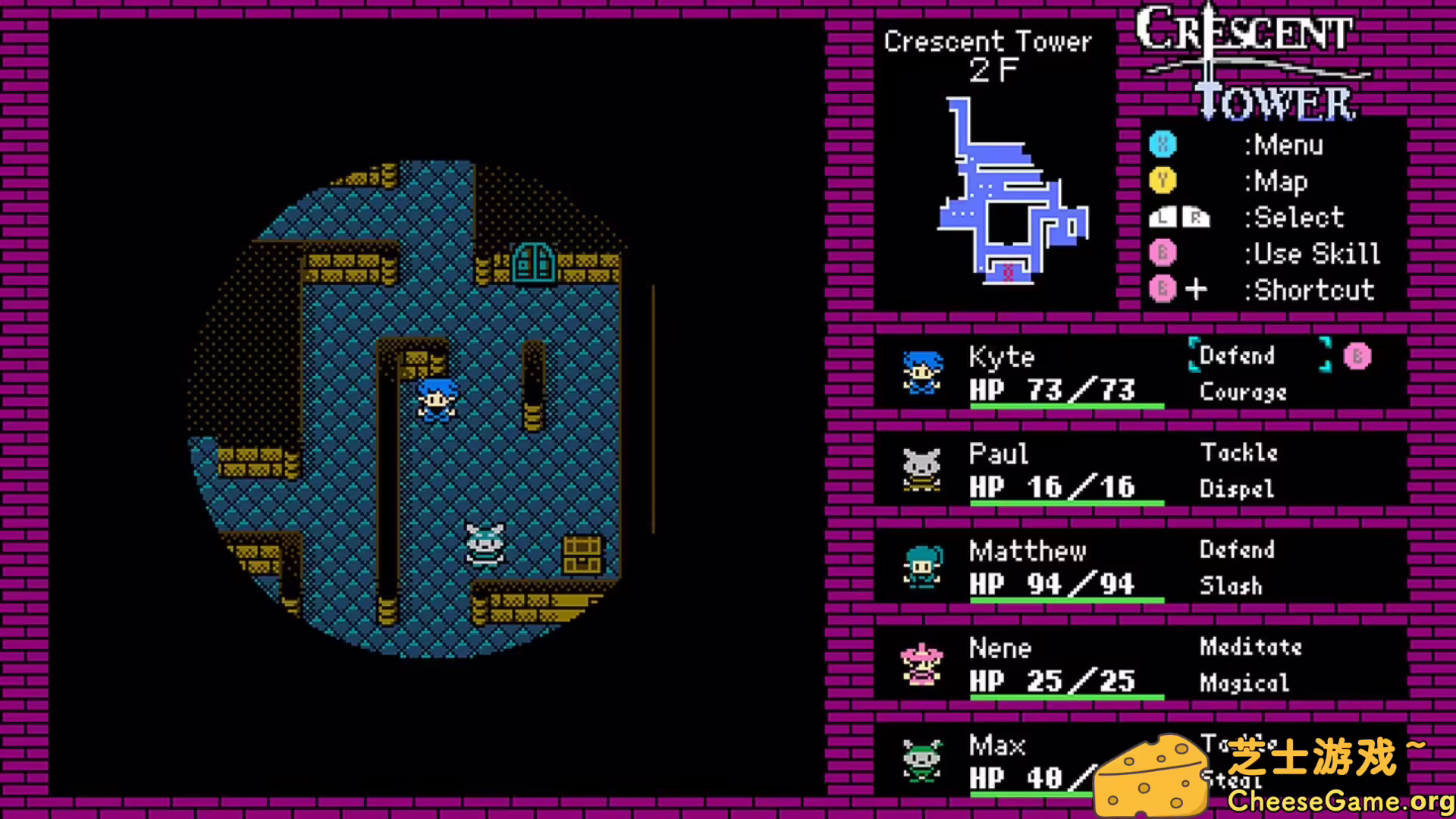Click Kyte's Courage skill label
This screenshot has height=819, width=1456.
pyautogui.click(x=1242, y=392)
